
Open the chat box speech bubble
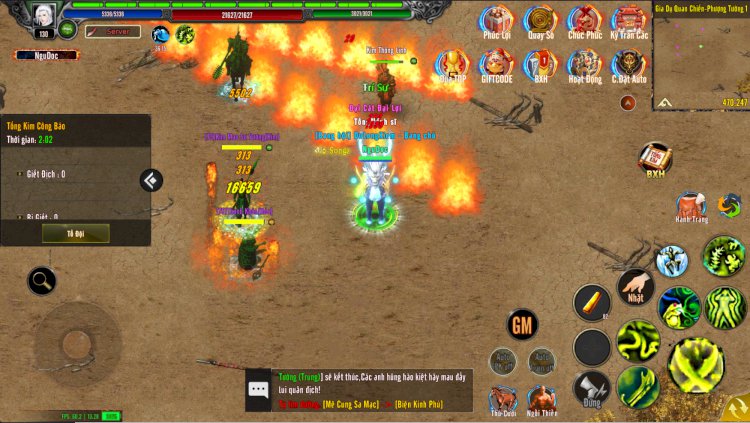[259, 390]
